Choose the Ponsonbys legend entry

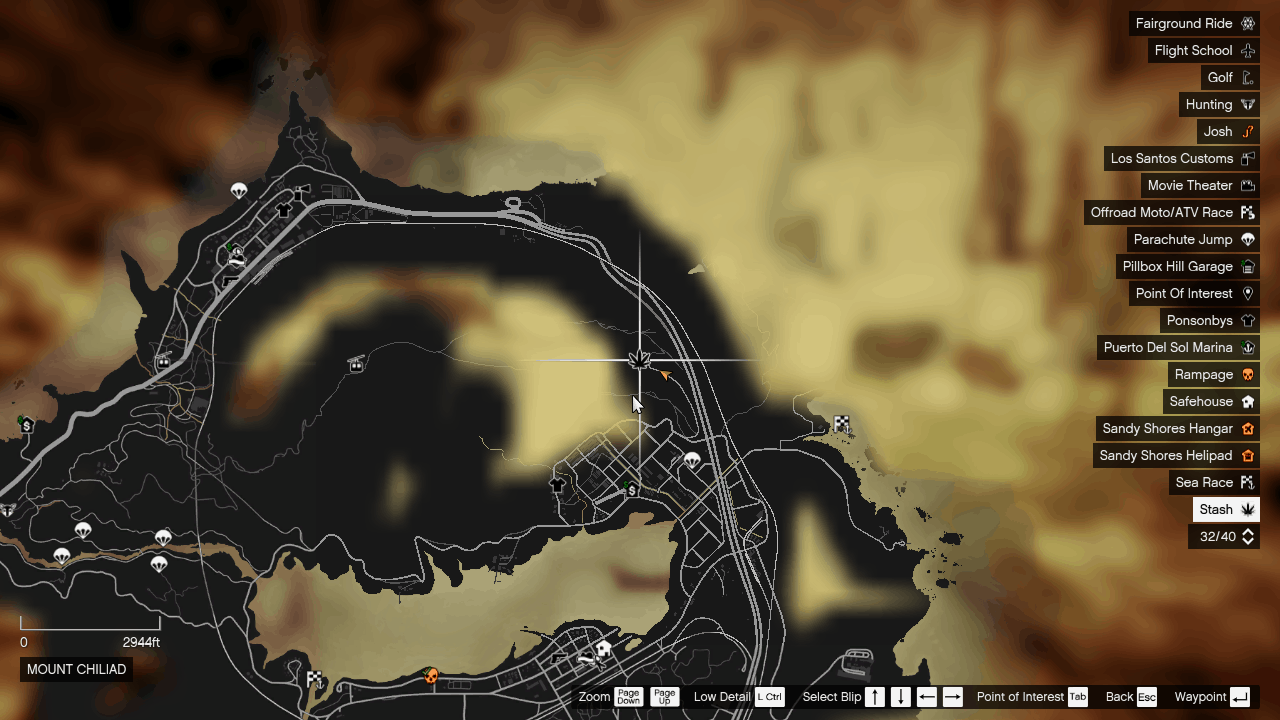tap(1210, 320)
